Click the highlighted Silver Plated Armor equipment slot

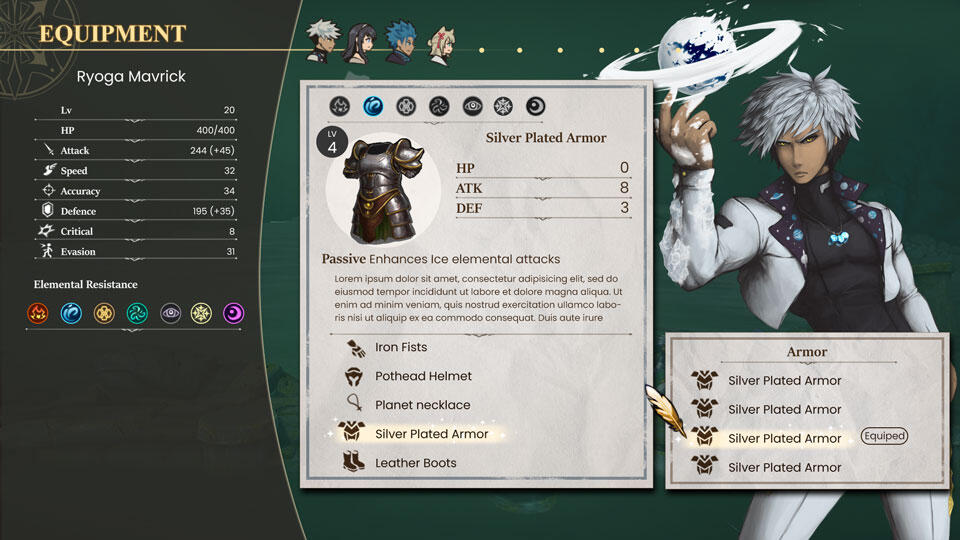click(x=431, y=435)
